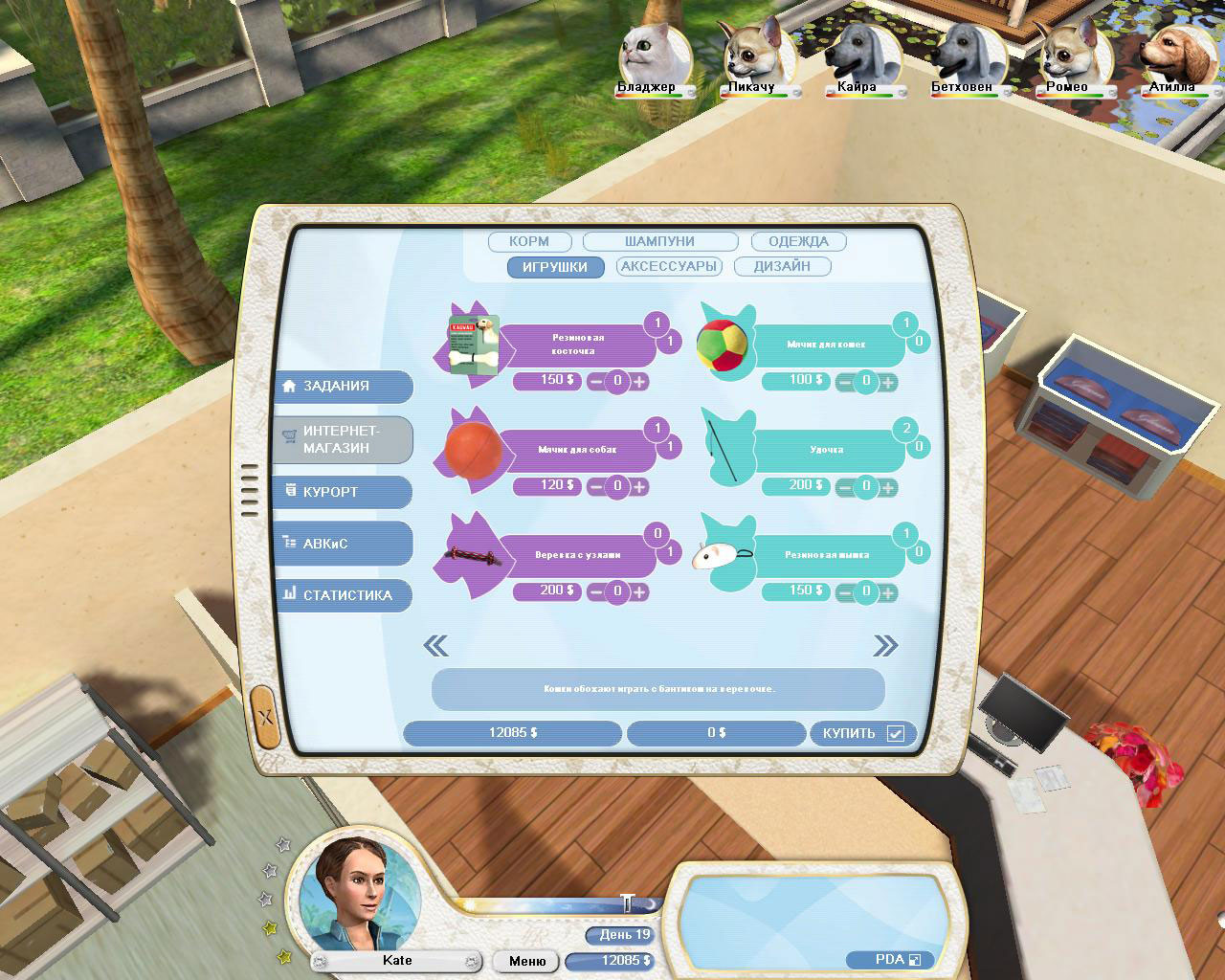Click the checklist icon on АВКиС button
The image size is (1225, 980).
(x=290, y=543)
